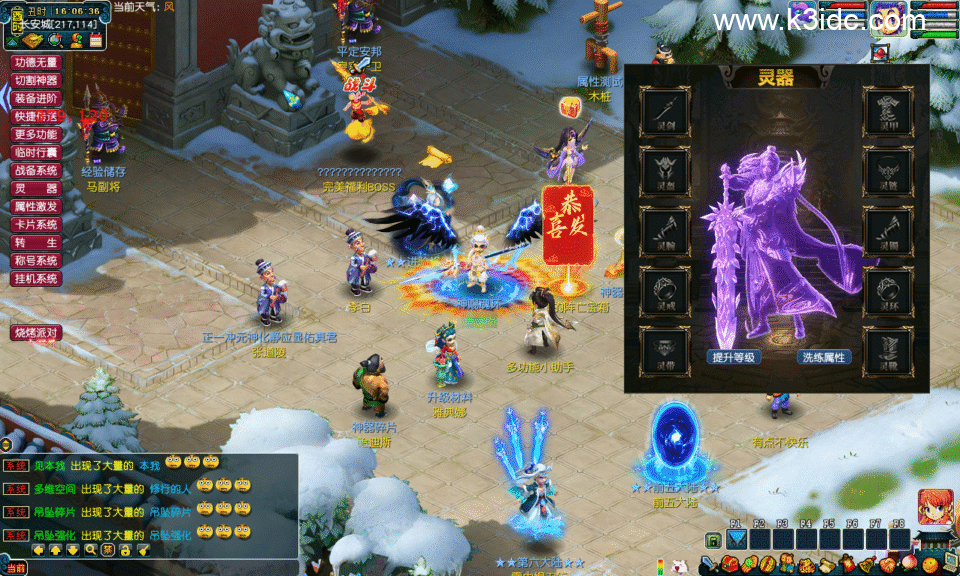Select the 灵剑 spirit sword slot
960x576 pixels.
click(664, 111)
